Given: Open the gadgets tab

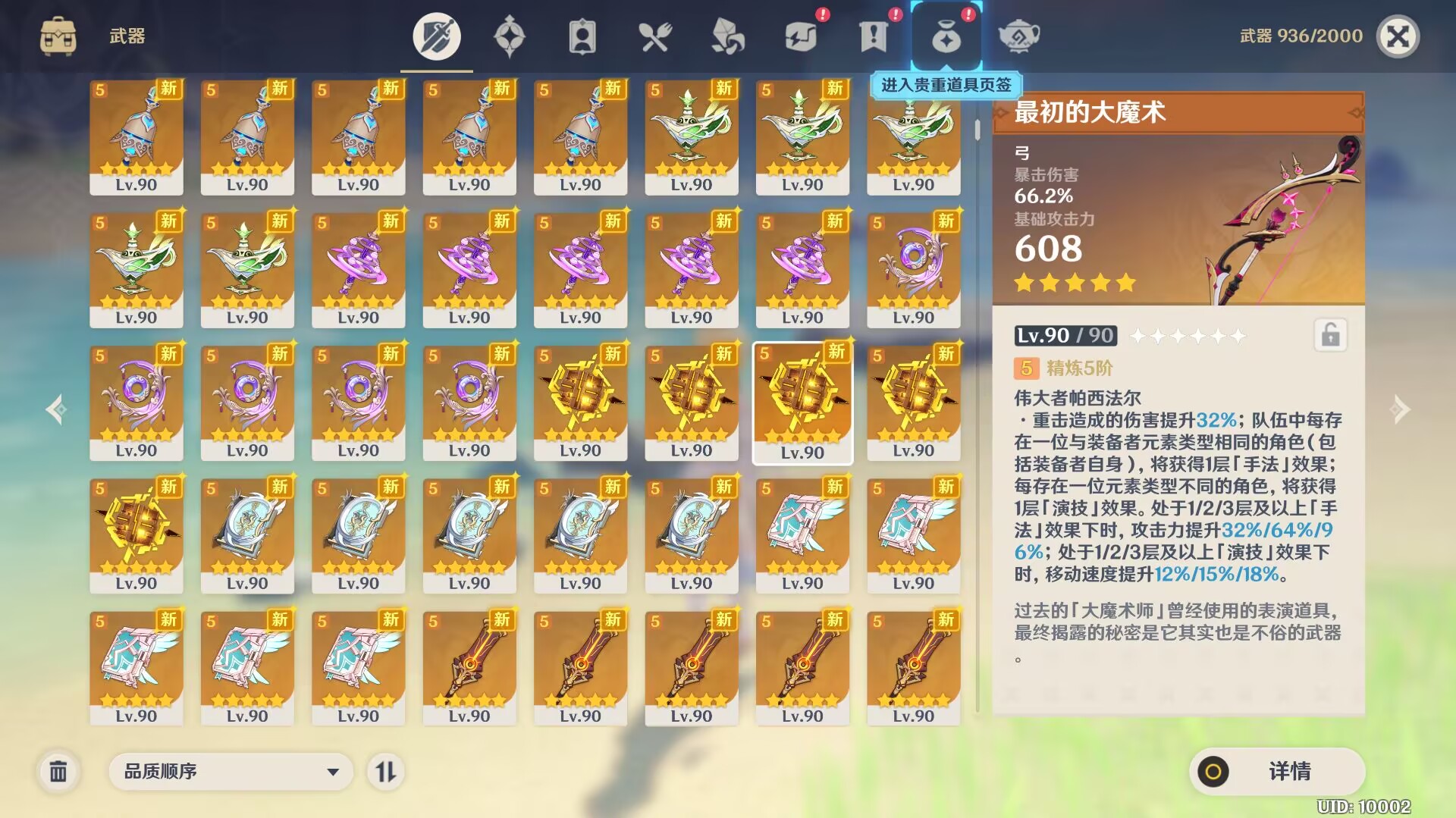Looking at the screenshot, I should [801, 36].
